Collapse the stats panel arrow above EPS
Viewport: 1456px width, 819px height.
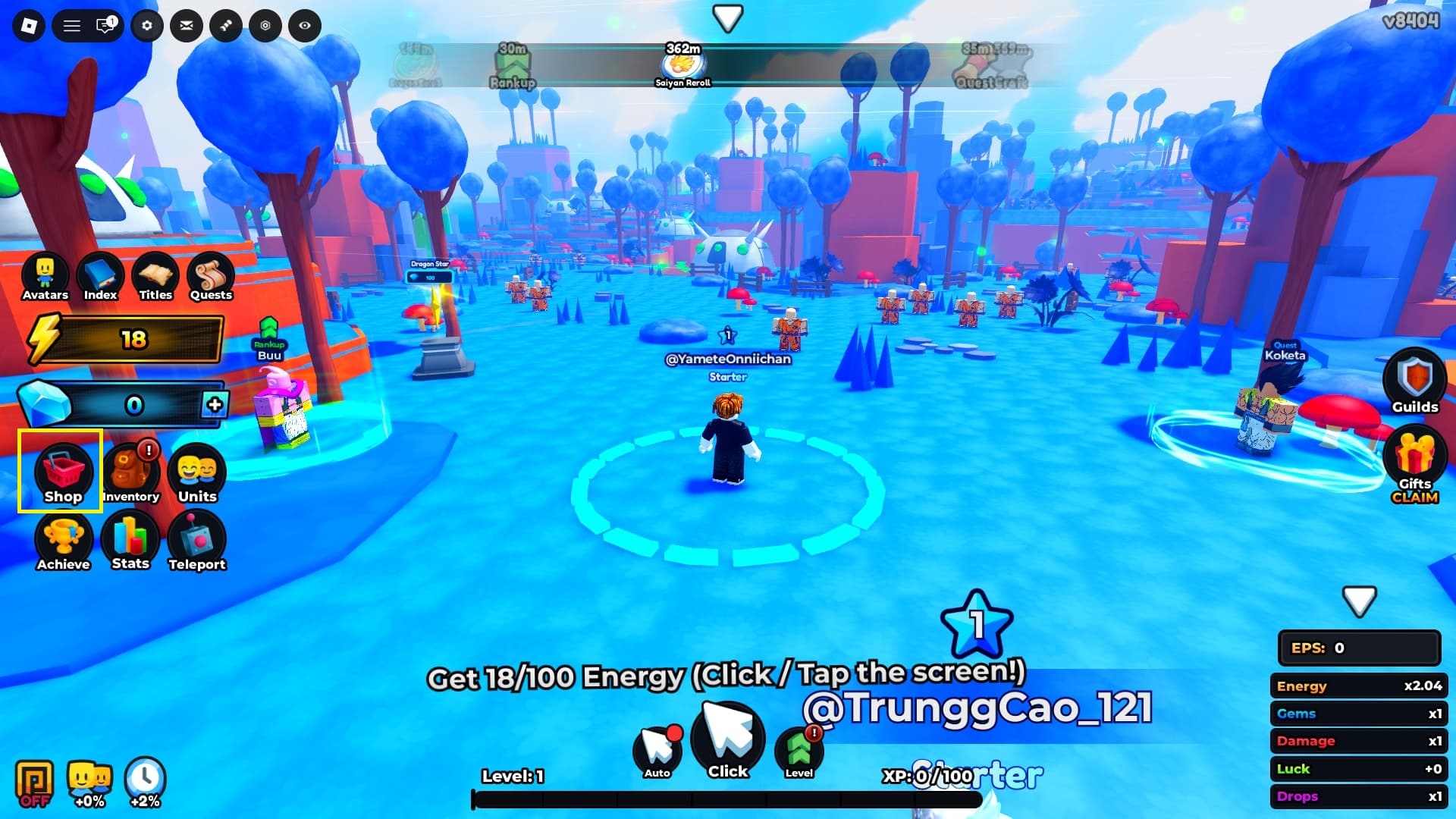1358,601
